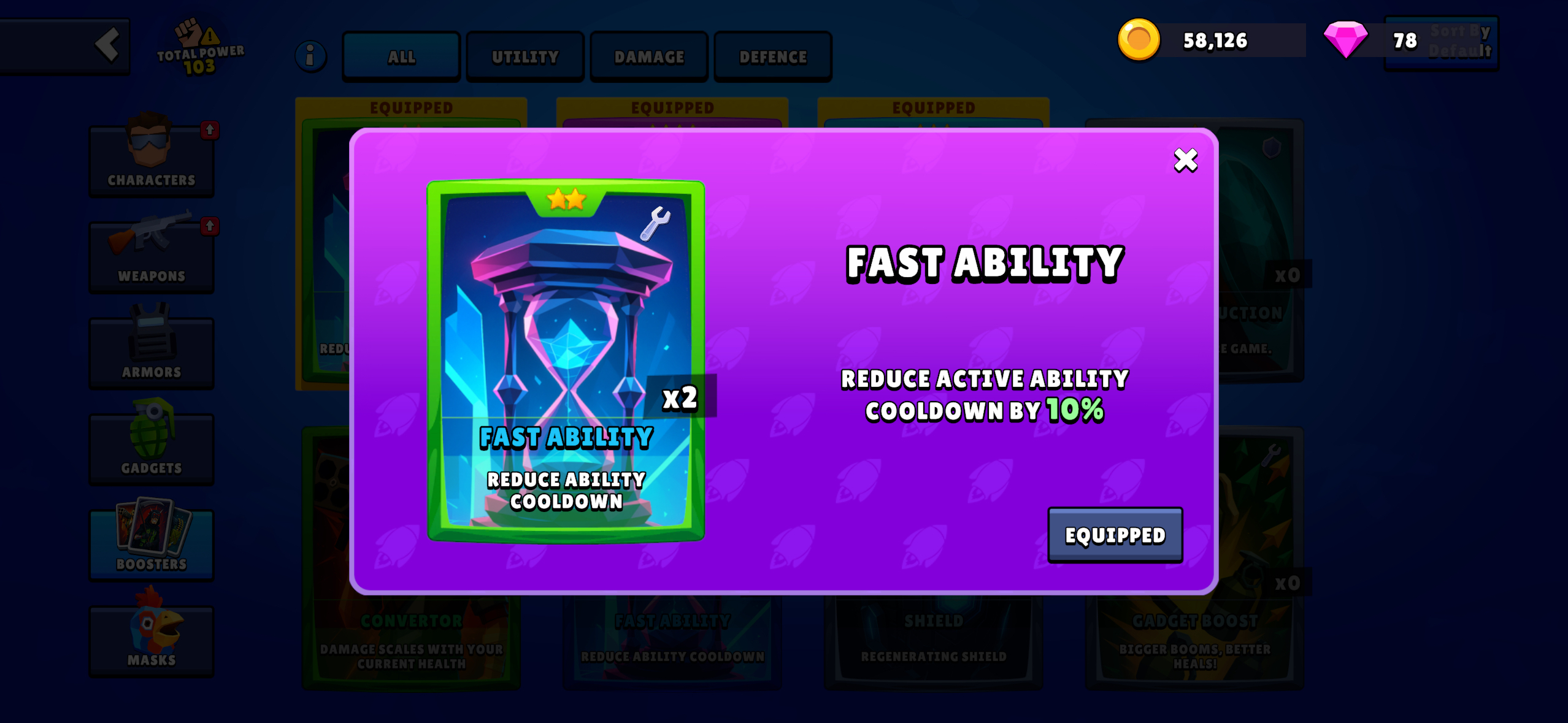Image resolution: width=1568 pixels, height=723 pixels.
Task: Filter boosters by Damage
Action: tap(649, 57)
